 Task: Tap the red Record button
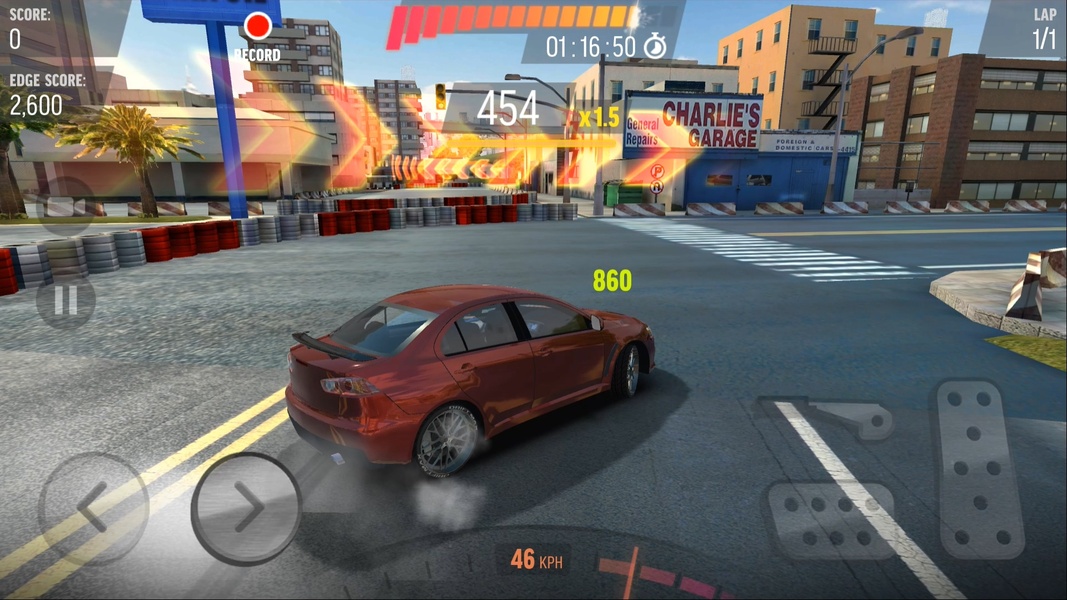(x=258, y=27)
